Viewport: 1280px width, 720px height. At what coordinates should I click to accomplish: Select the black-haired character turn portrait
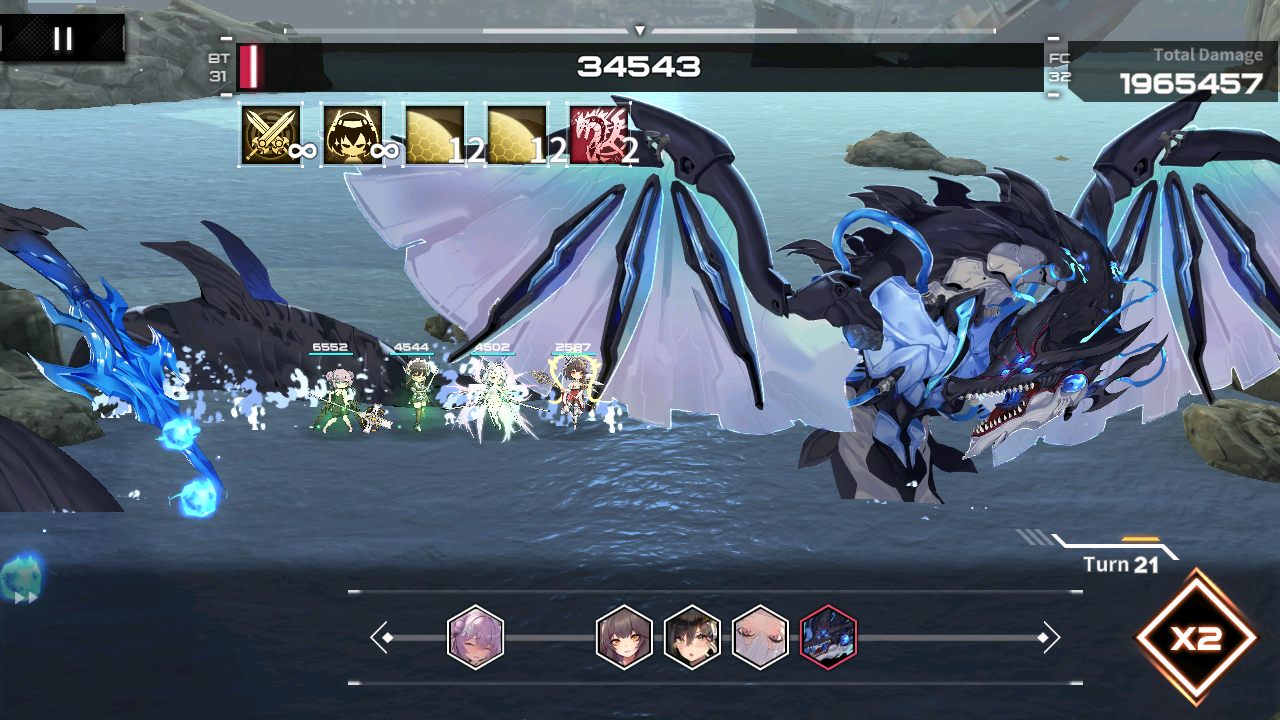pos(692,637)
